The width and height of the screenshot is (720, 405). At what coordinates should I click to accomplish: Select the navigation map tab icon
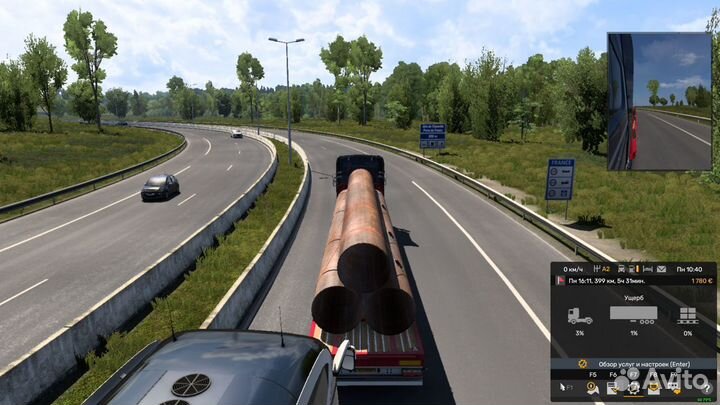click(592, 386)
